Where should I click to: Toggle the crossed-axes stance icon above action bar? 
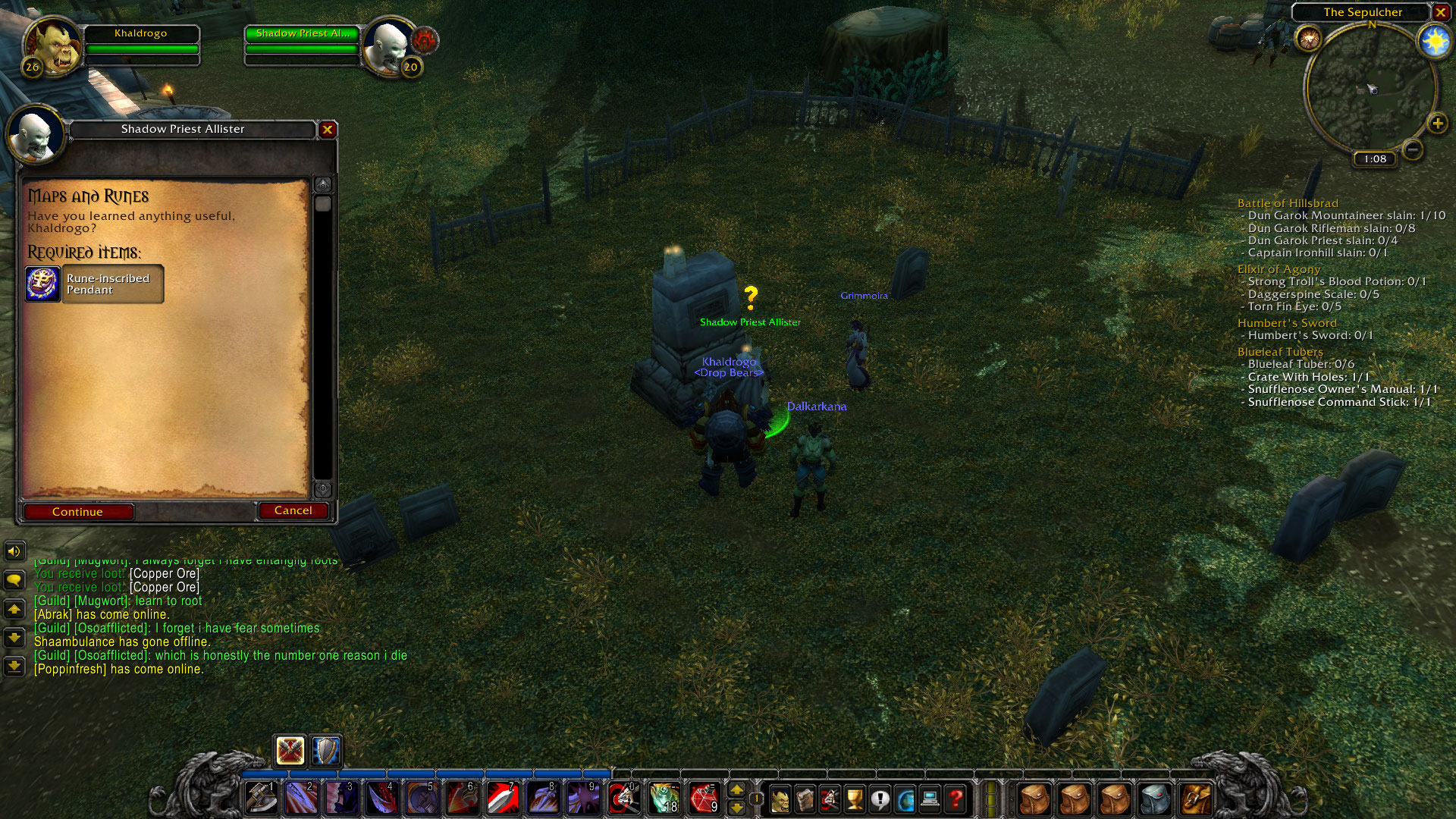coord(291,752)
